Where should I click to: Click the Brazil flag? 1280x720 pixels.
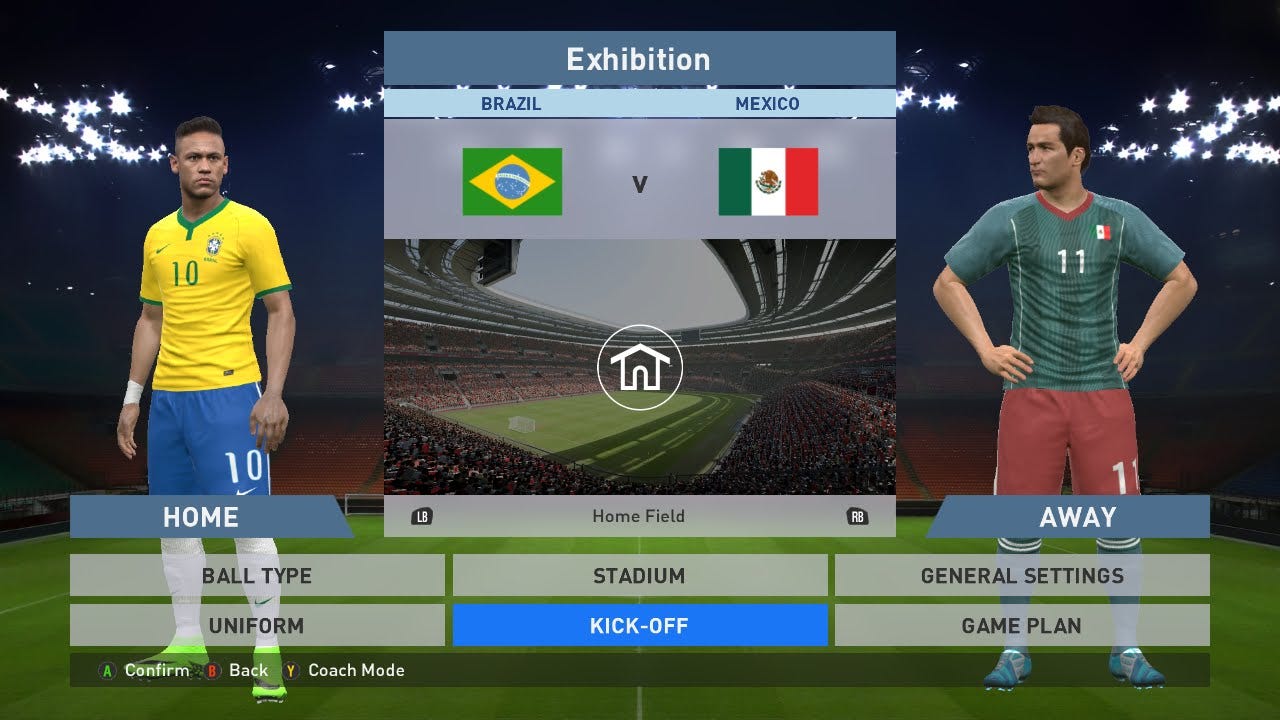point(512,182)
